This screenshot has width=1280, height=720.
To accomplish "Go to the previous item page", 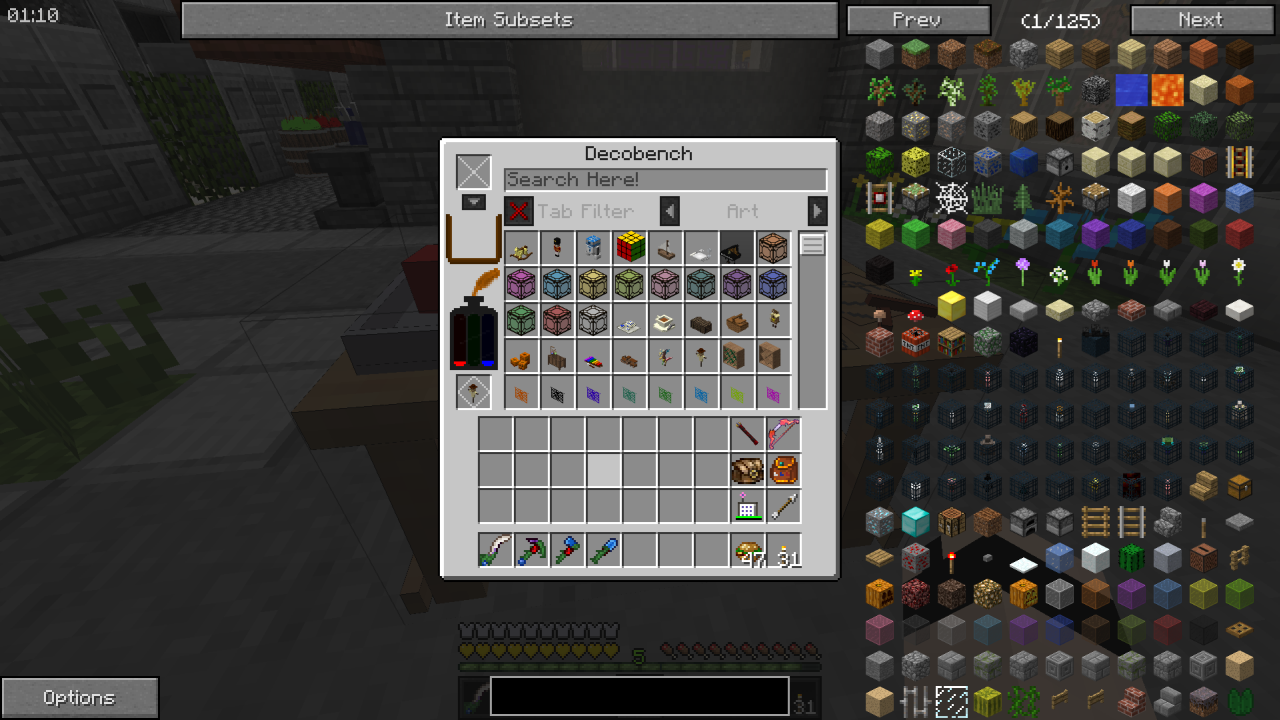I will pyautogui.click(x=917, y=20).
